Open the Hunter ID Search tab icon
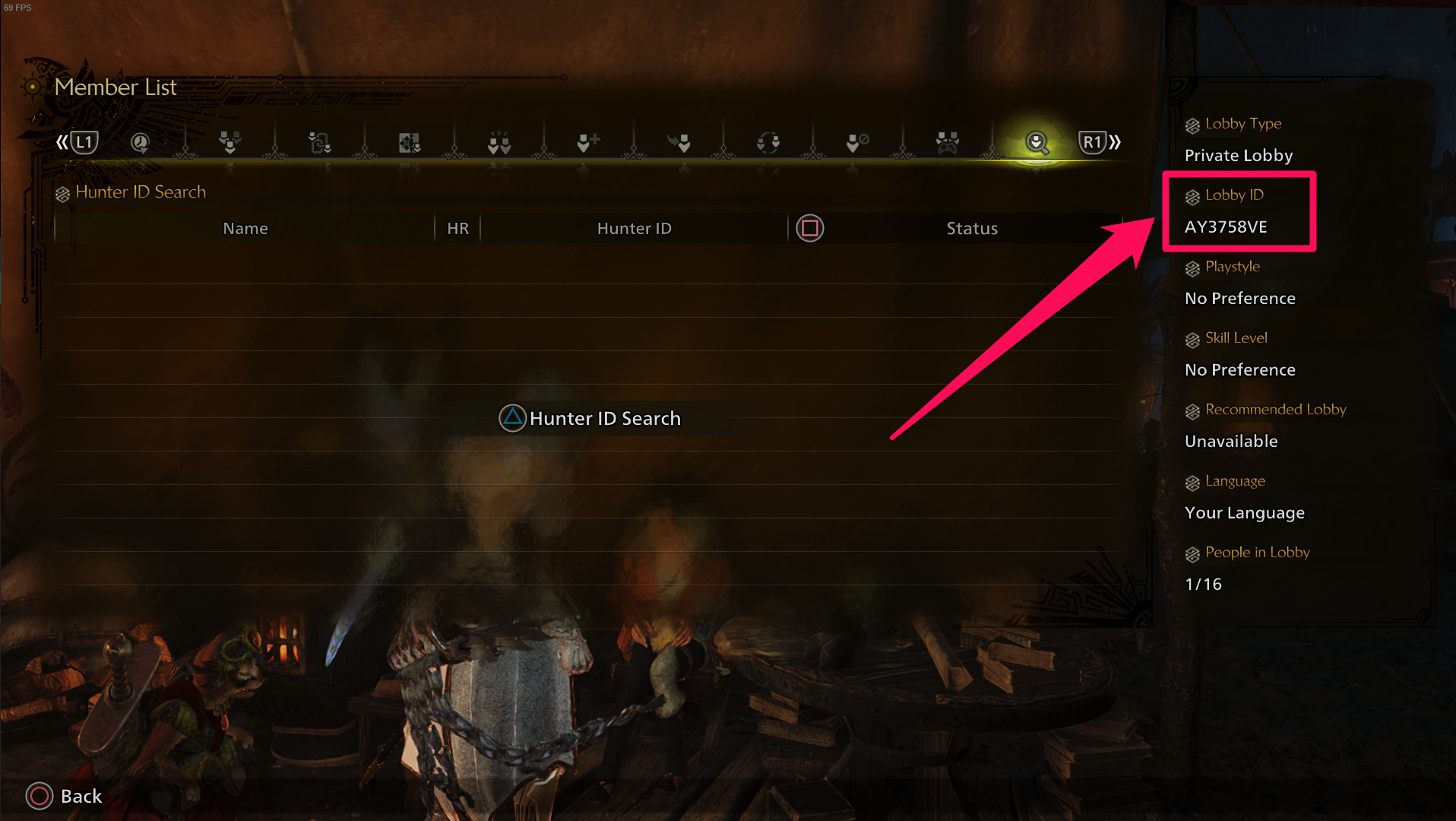 pyautogui.click(x=1037, y=142)
